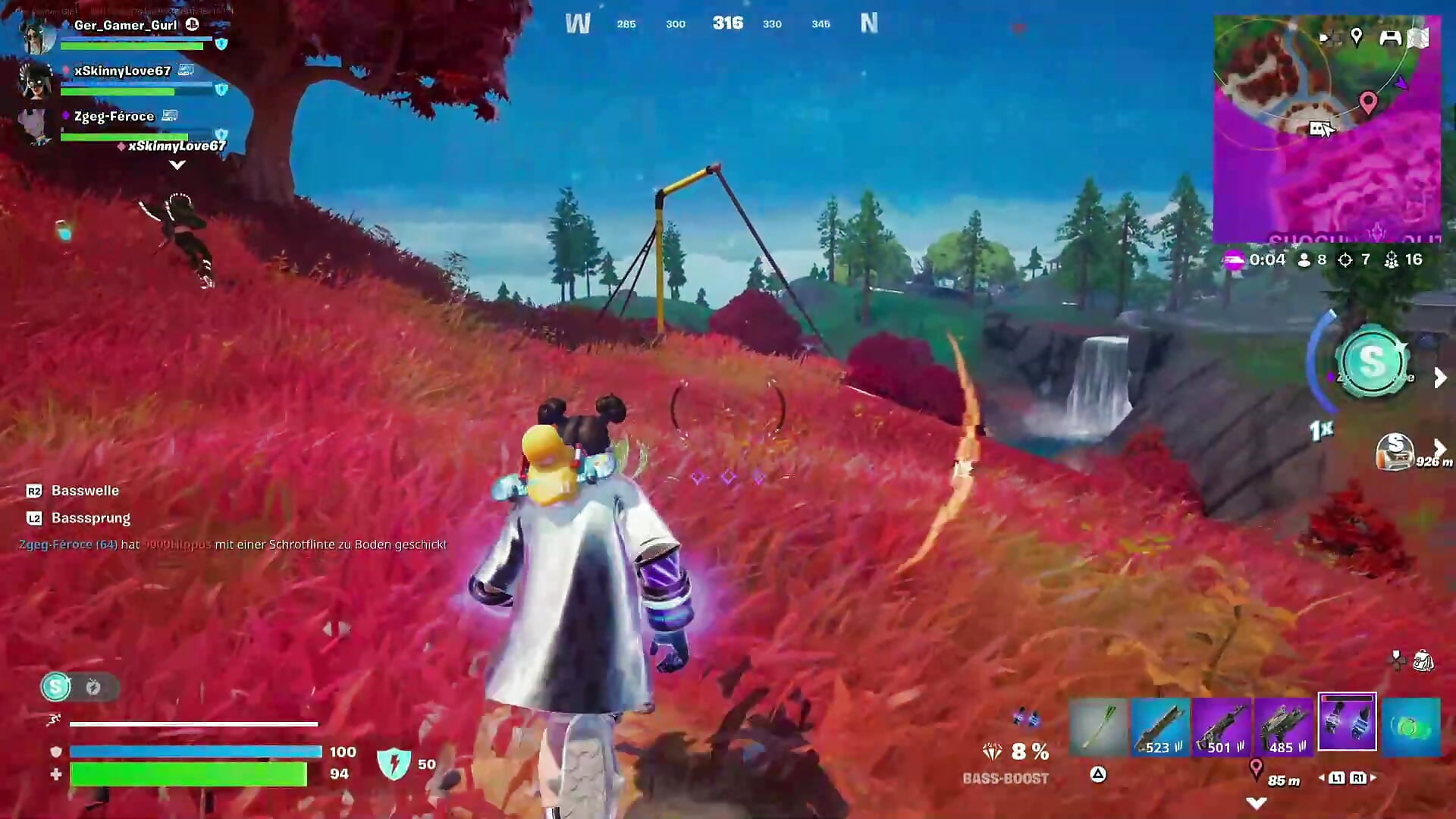Choose teammate Zgeg-Féroce in squad list
The width and height of the screenshot is (1456, 819).
pos(114,116)
